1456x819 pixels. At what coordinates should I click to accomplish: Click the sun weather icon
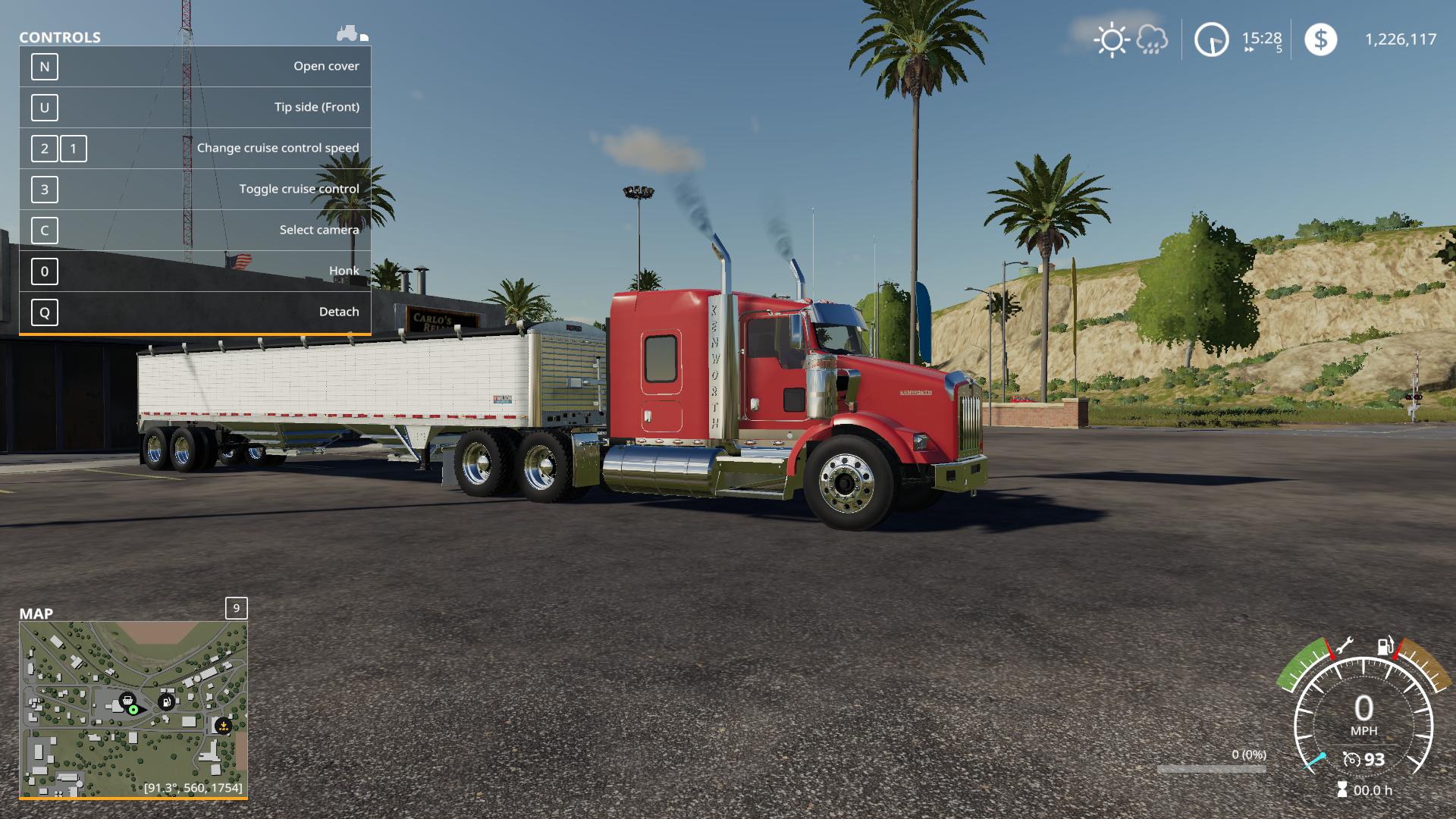(x=1112, y=39)
